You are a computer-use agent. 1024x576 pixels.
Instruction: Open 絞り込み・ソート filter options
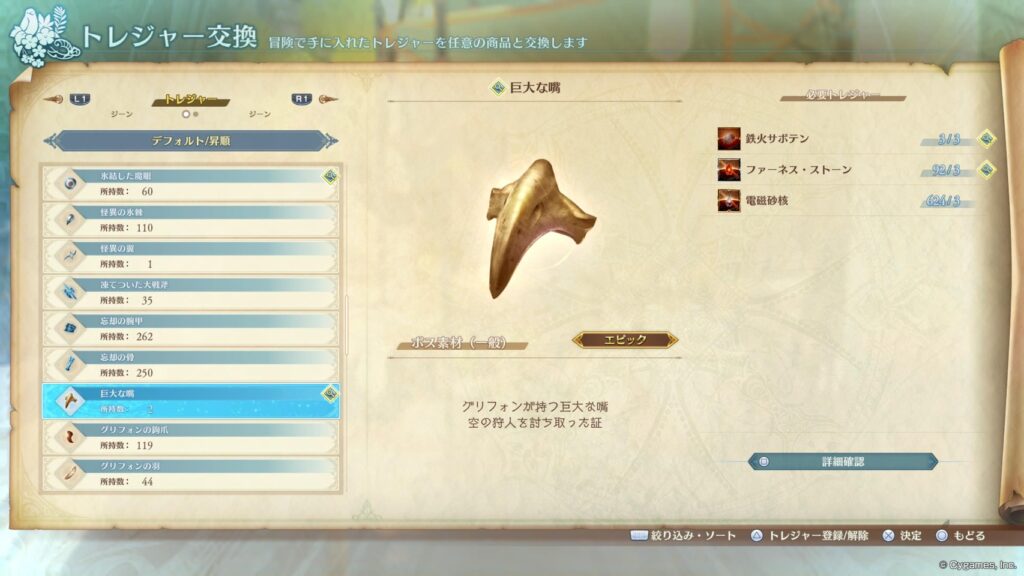pyautogui.click(x=683, y=536)
